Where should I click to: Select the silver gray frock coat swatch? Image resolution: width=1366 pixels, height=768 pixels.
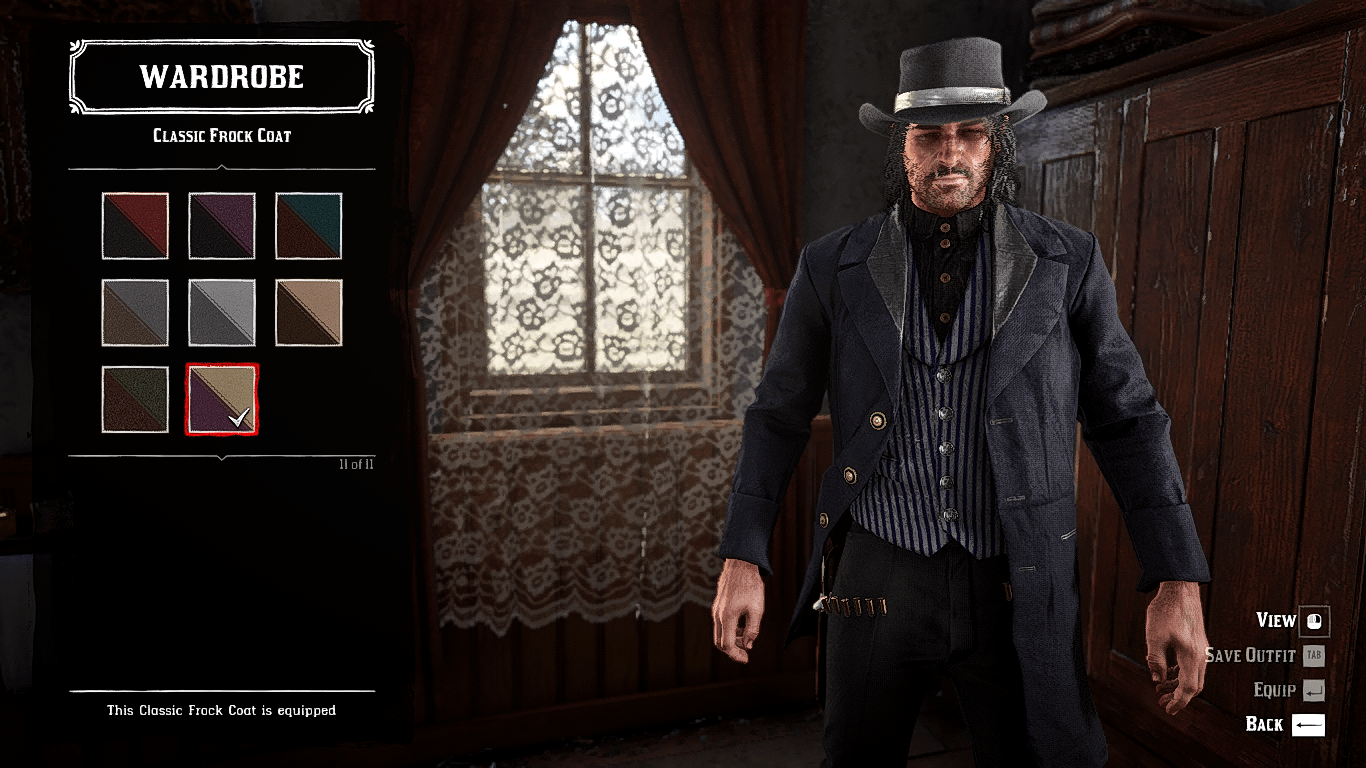click(222, 312)
